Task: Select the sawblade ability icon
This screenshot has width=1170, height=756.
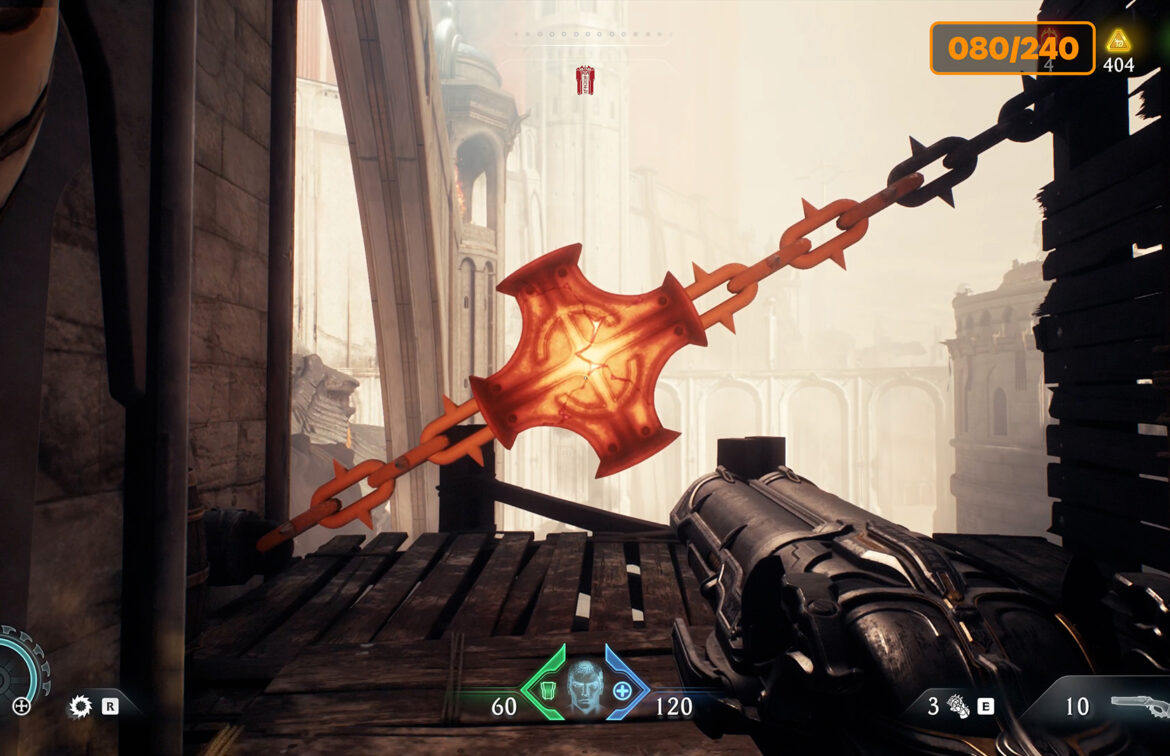Action: pos(79,707)
